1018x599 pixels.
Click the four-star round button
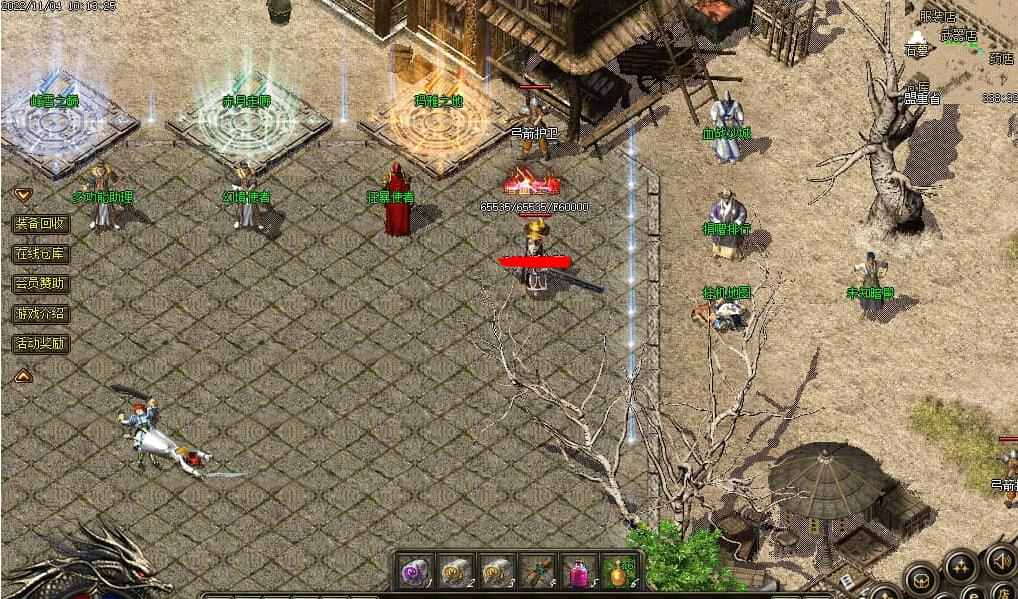(x=961, y=567)
